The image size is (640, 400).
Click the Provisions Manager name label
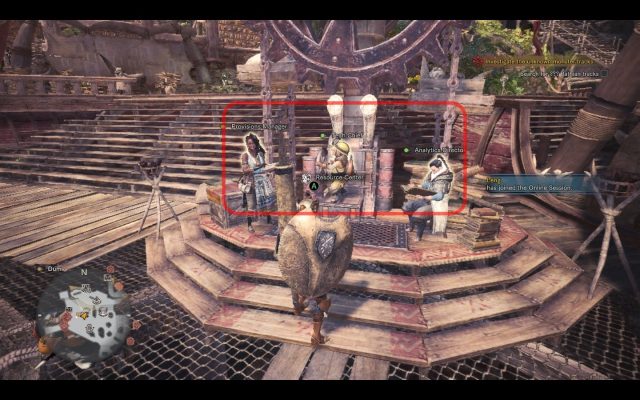click(261, 127)
